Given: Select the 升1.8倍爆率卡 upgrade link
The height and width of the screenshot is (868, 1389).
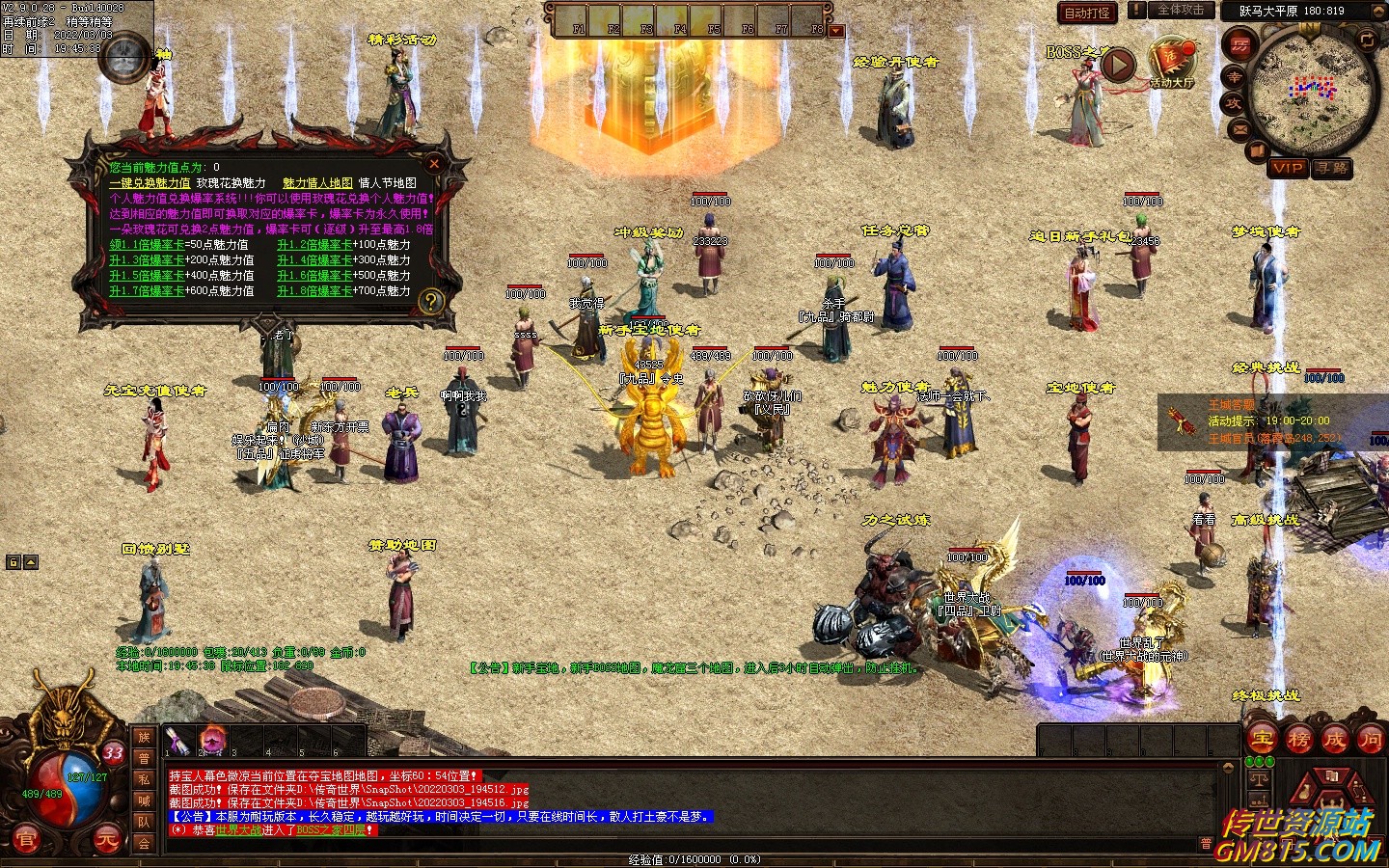Looking at the screenshot, I should point(314,291).
